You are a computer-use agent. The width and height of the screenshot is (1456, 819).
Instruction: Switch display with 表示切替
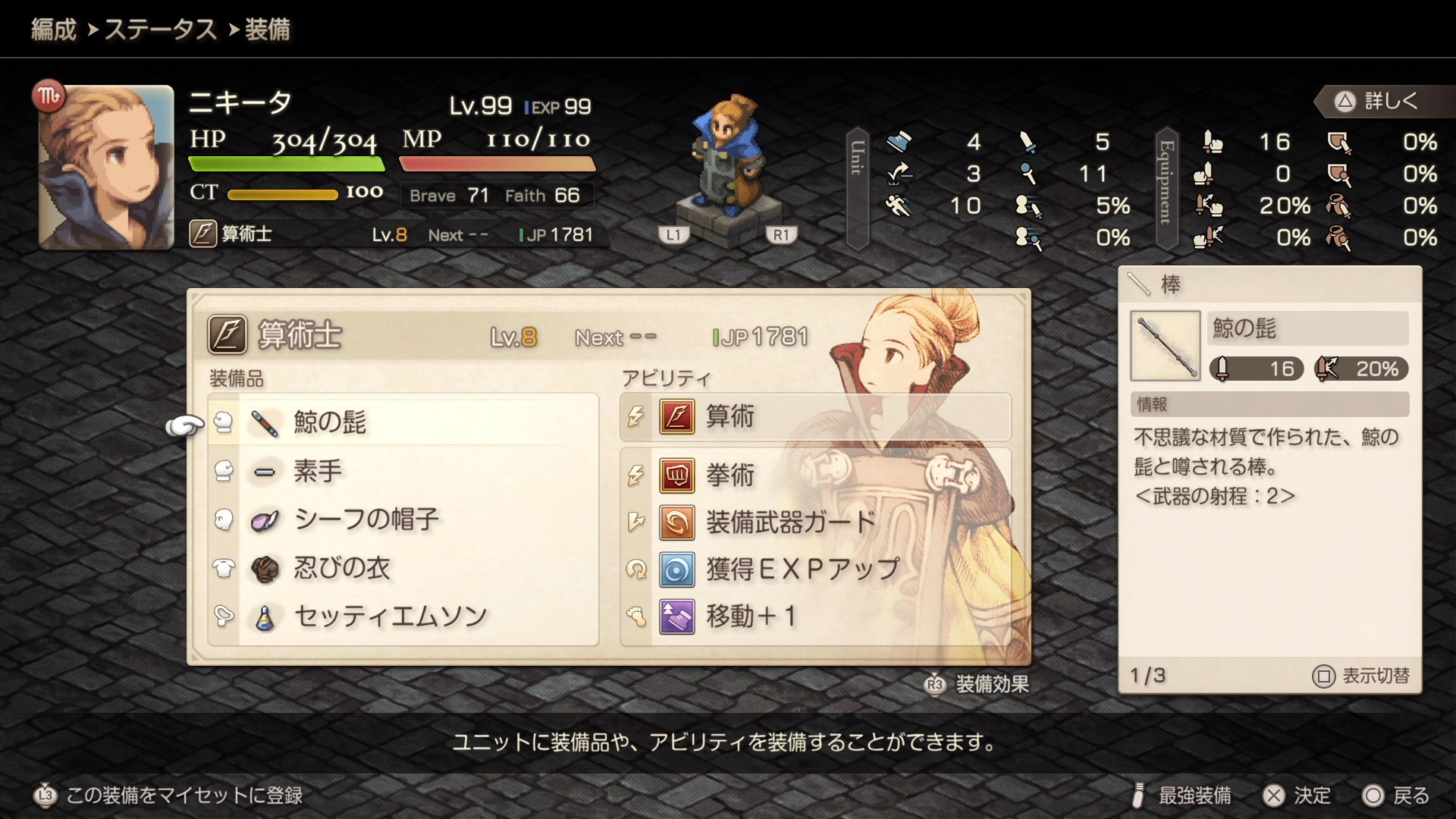click(x=1362, y=676)
